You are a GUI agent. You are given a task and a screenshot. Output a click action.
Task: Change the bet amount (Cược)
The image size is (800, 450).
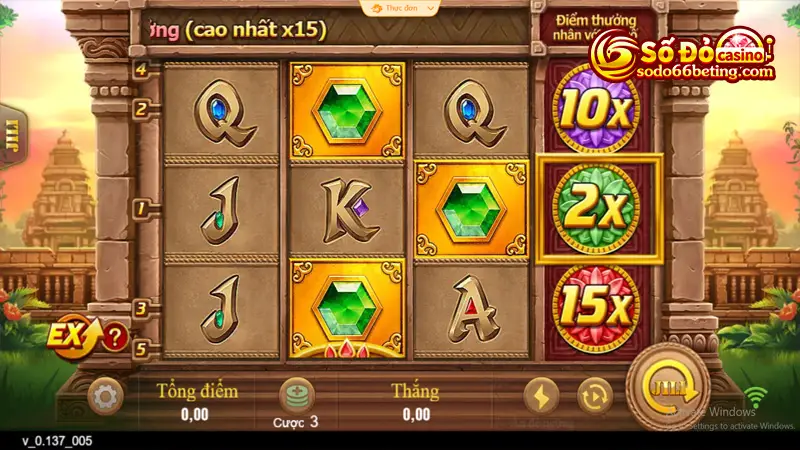(297, 398)
